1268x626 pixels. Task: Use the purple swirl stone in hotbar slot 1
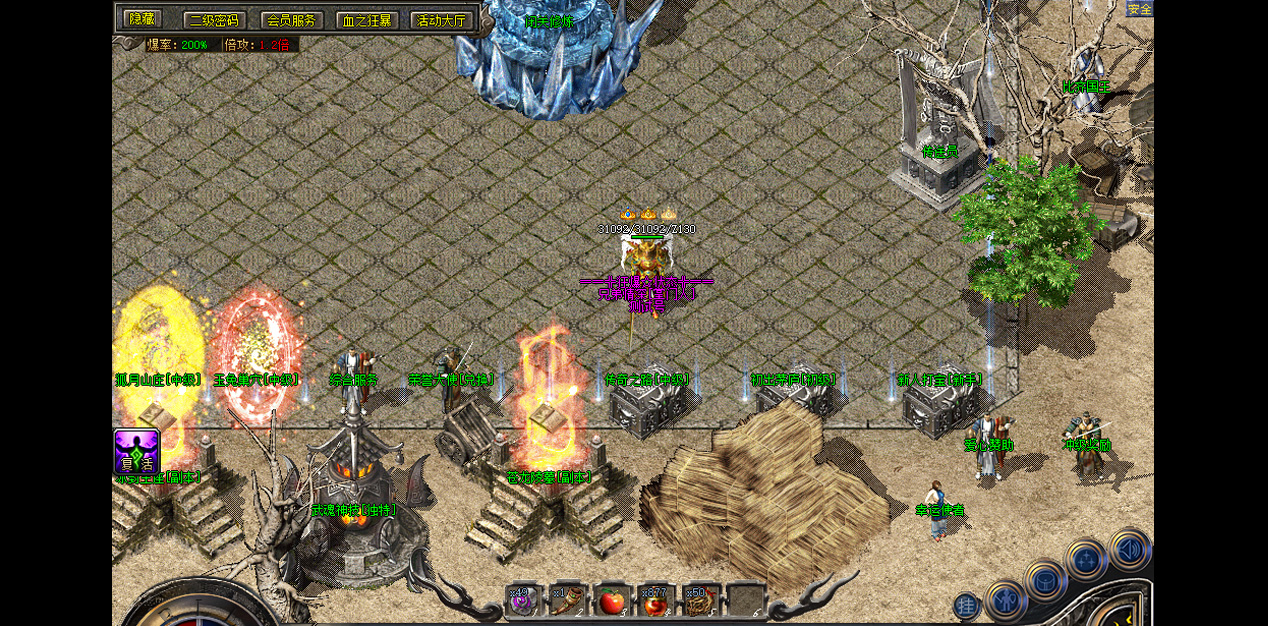(x=524, y=600)
